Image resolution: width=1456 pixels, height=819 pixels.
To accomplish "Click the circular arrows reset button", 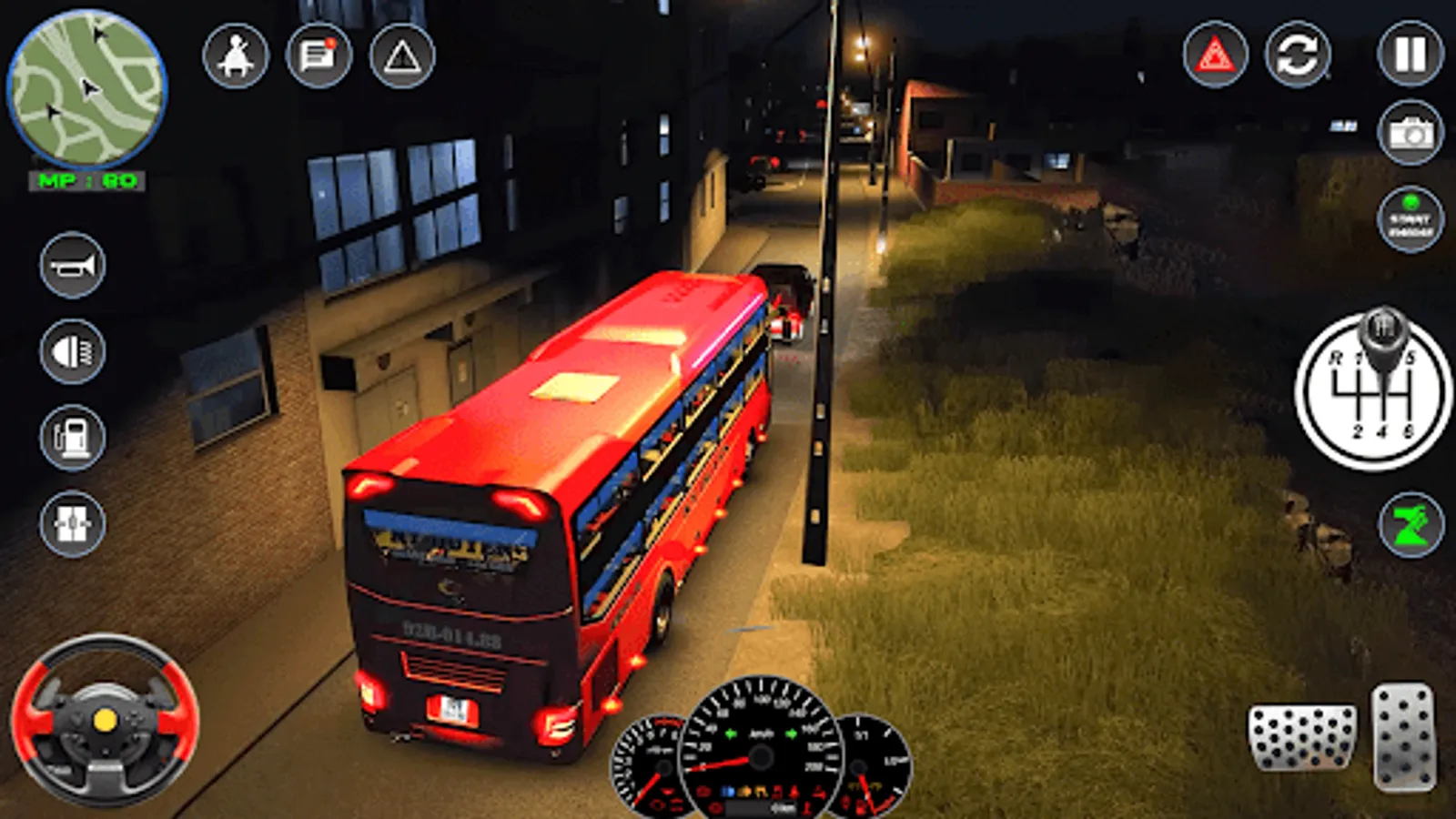I will [1297, 56].
